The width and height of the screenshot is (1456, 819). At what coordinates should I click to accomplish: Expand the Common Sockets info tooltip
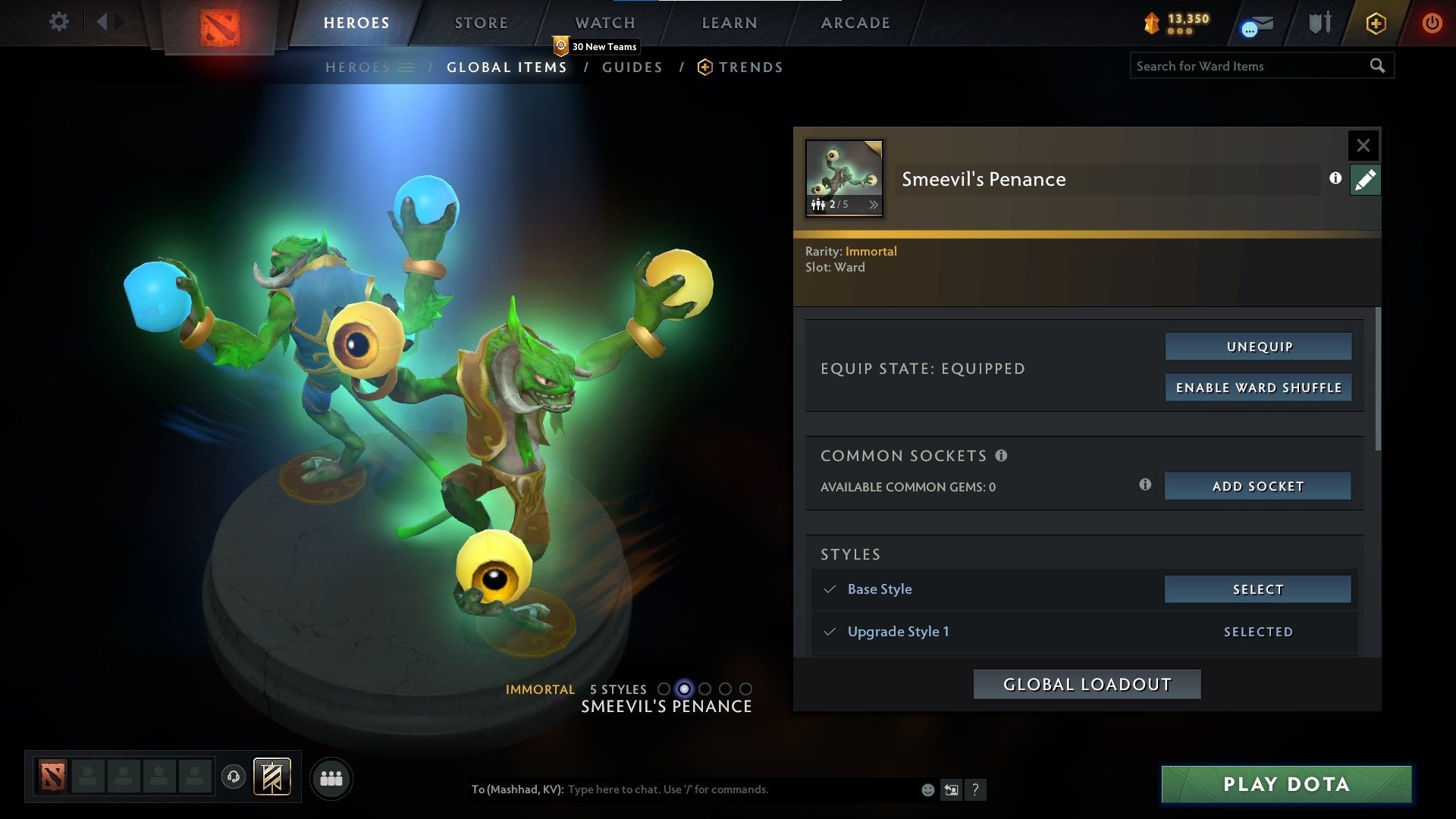(x=1003, y=456)
